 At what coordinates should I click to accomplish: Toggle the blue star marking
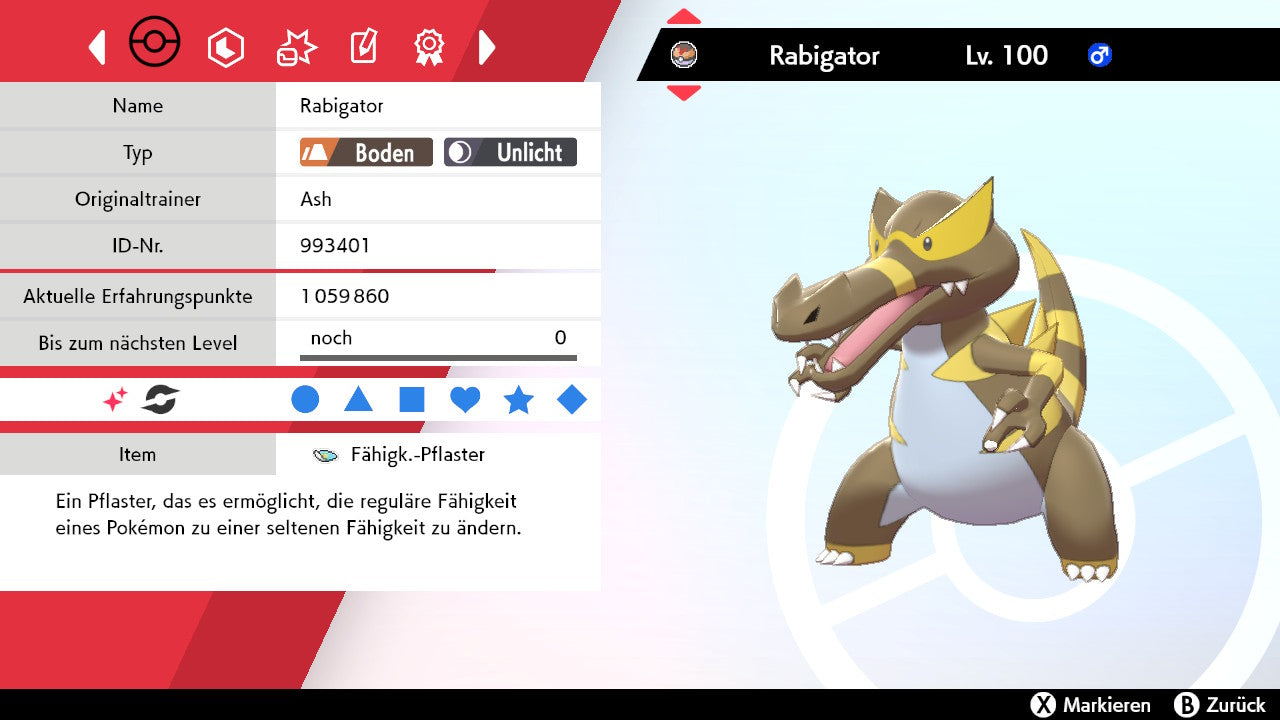pyautogui.click(x=518, y=400)
